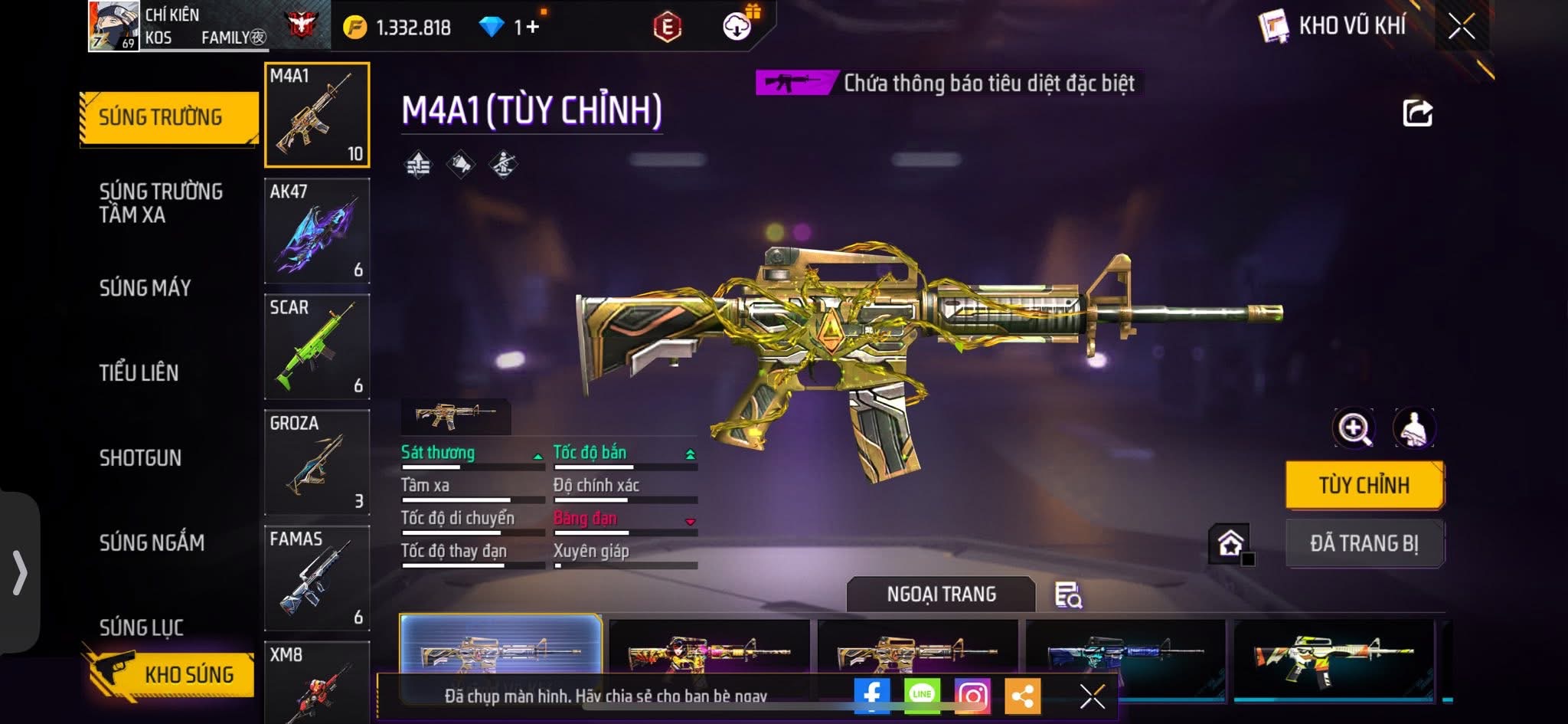
Task: Share the screenshot to Facebook
Action: pyautogui.click(x=872, y=696)
